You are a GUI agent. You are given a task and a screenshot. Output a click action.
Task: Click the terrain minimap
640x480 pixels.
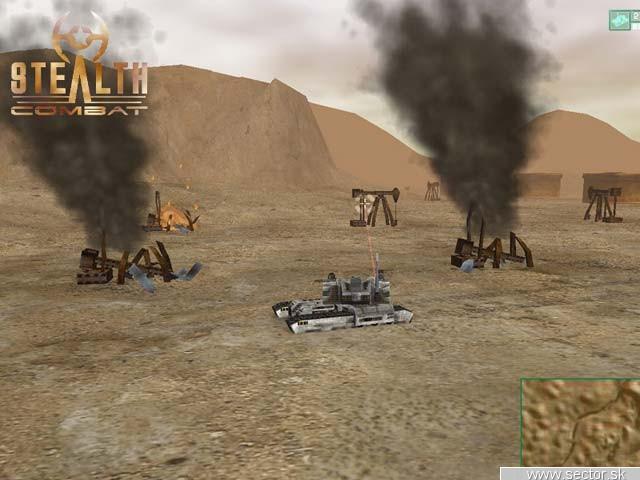581,422
